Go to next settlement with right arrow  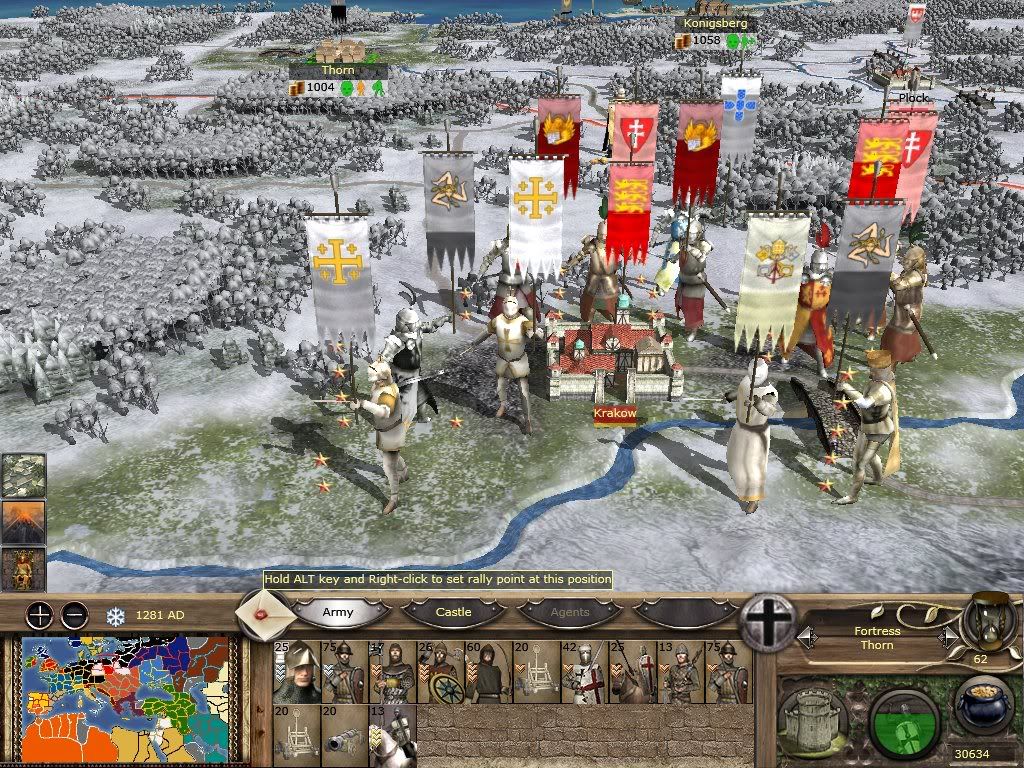pos(947,636)
